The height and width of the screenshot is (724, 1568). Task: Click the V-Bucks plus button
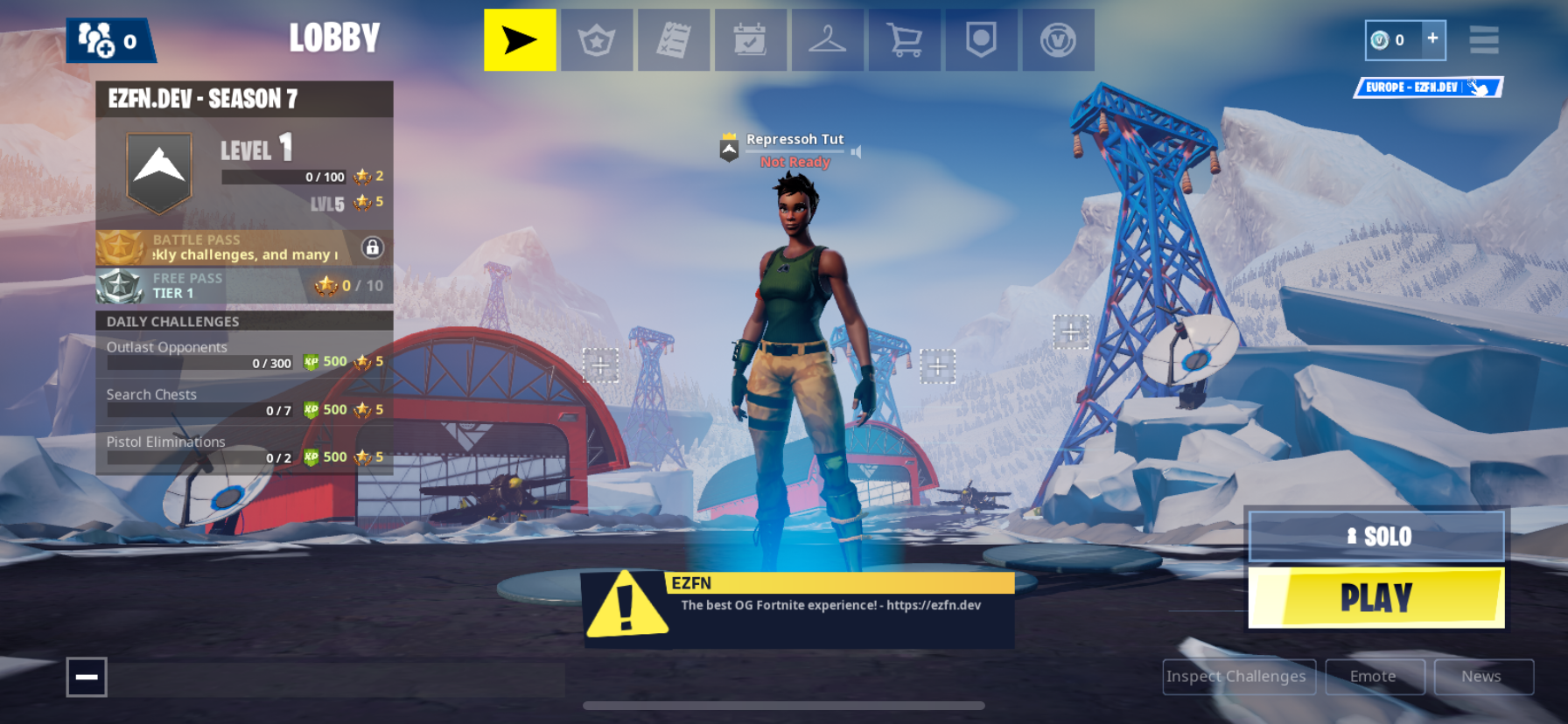click(x=1433, y=38)
